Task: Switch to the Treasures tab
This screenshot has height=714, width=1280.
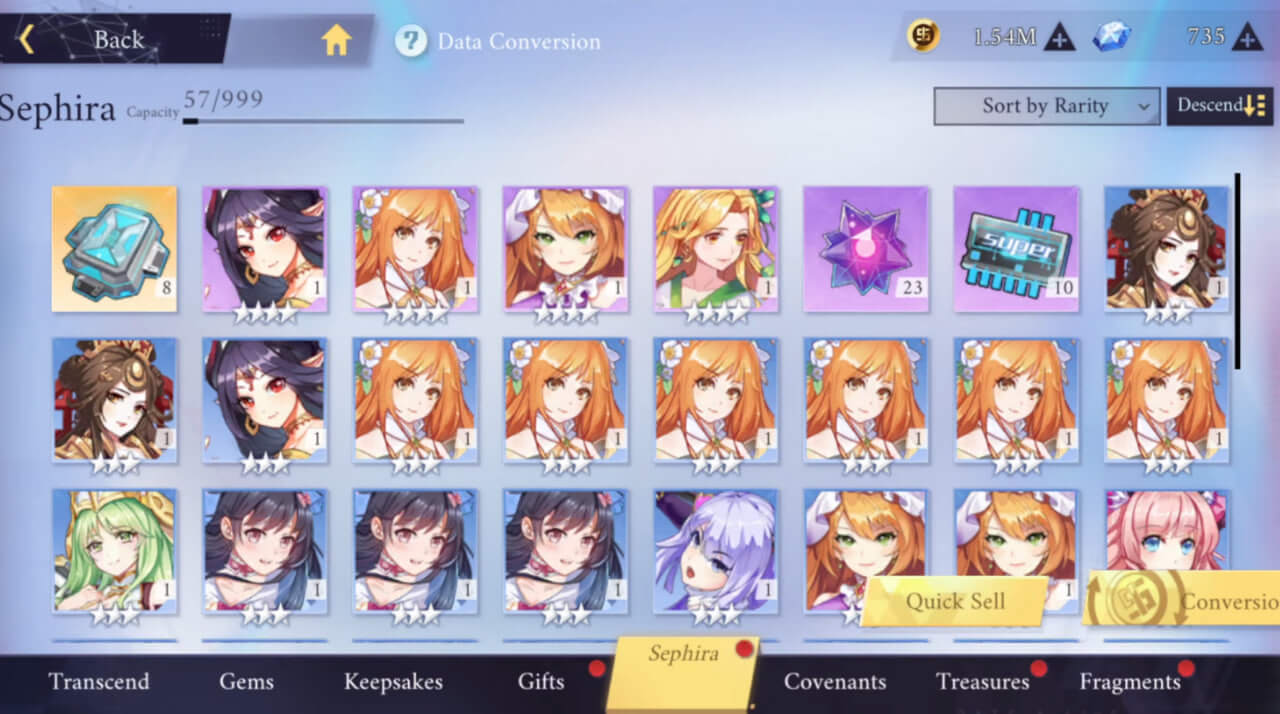Action: [982, 682]
